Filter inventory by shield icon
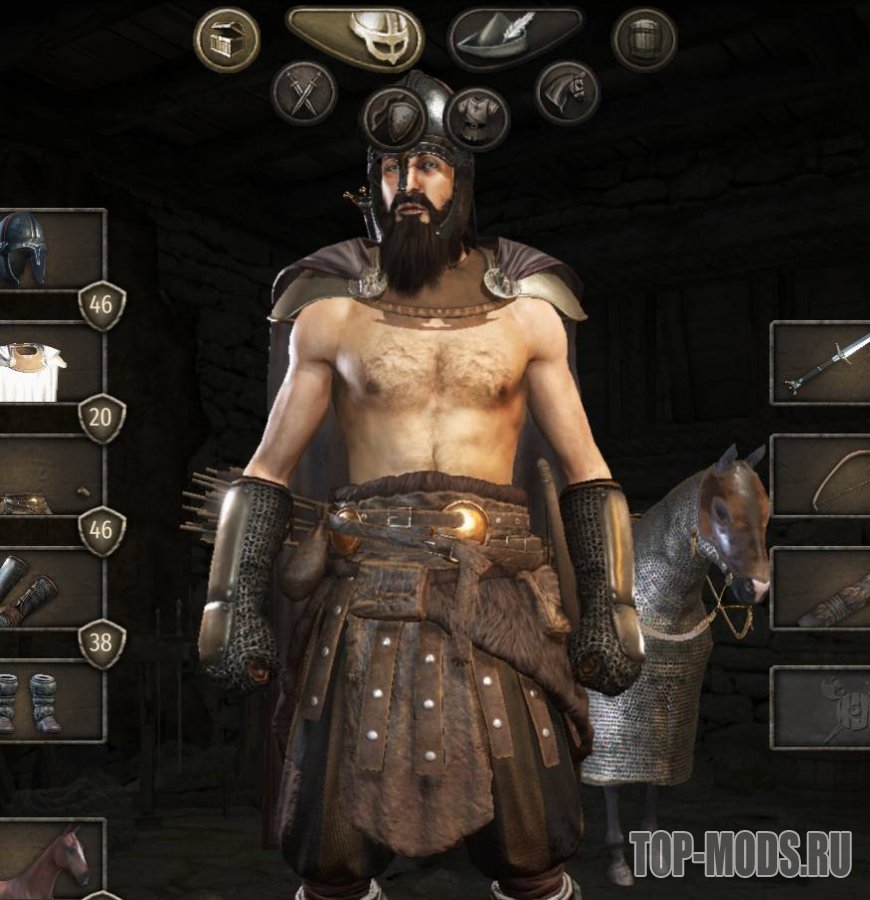The height and width of the screenshot is (900, 870). pos(394,118)
